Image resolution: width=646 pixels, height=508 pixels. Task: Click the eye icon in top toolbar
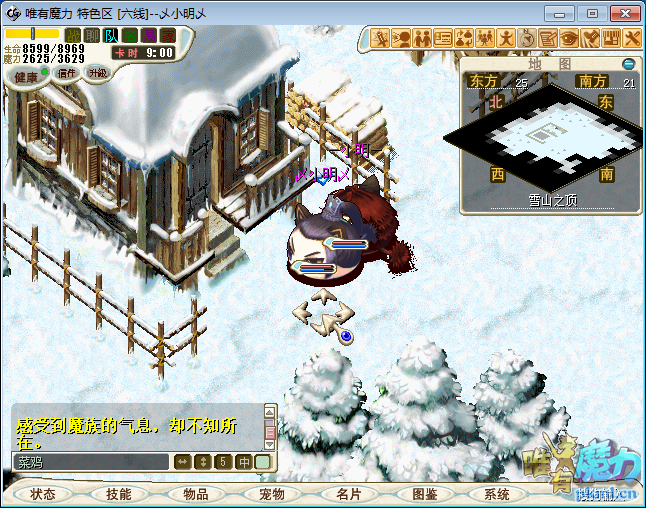pyautogui.click(x=569, y=38)
